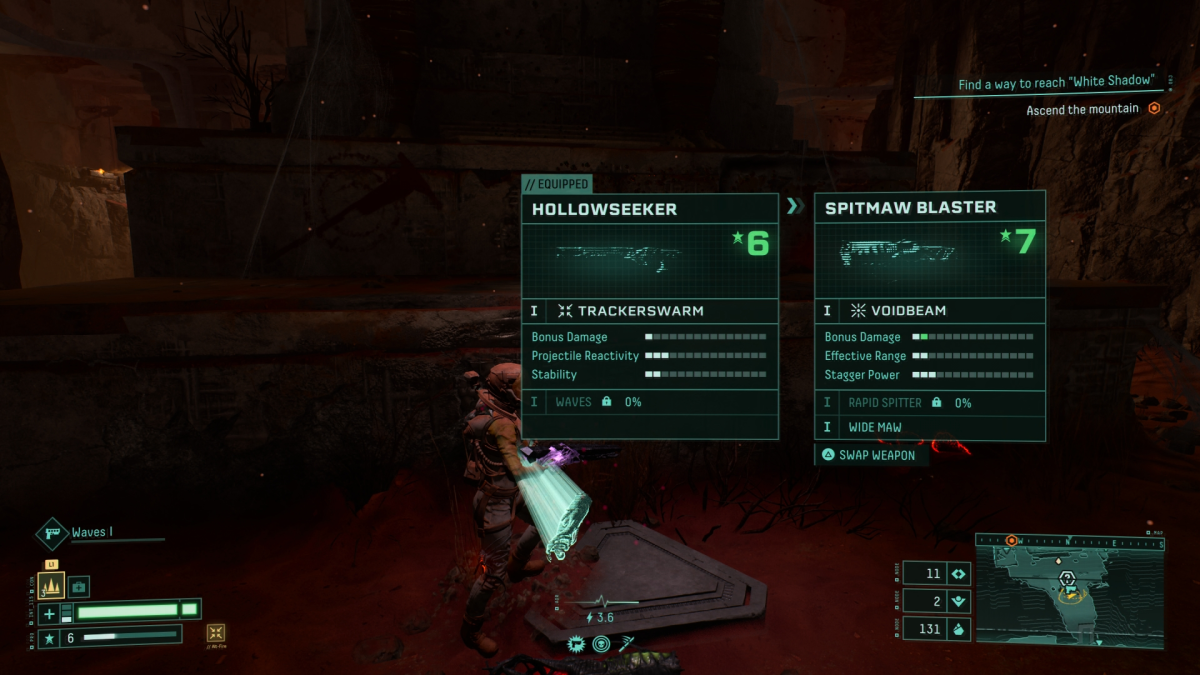Click the obolites currency icon
The height and width of the screenshot is (675, 1200).
958,629
